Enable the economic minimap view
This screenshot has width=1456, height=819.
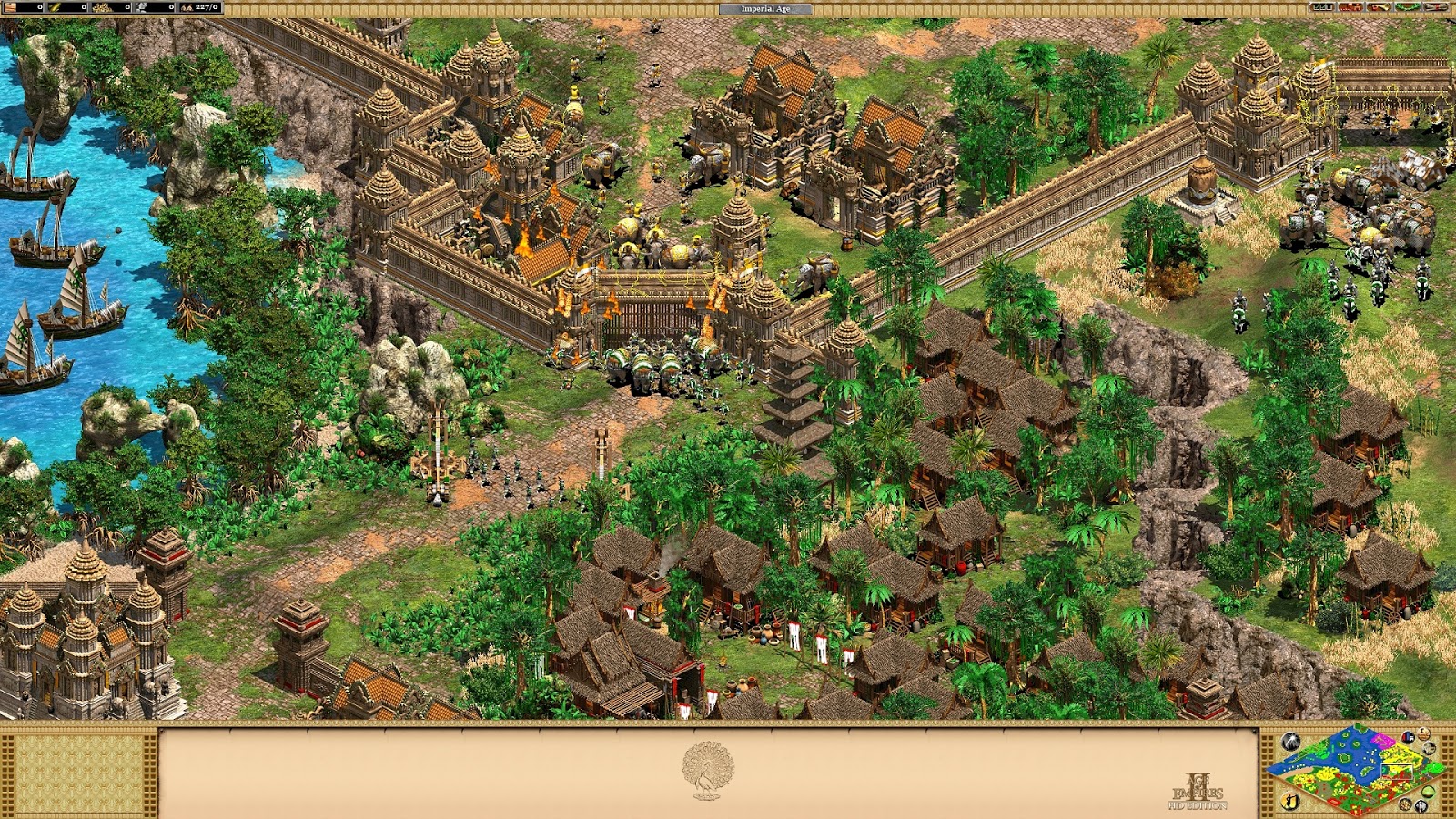click(1405, 804)
